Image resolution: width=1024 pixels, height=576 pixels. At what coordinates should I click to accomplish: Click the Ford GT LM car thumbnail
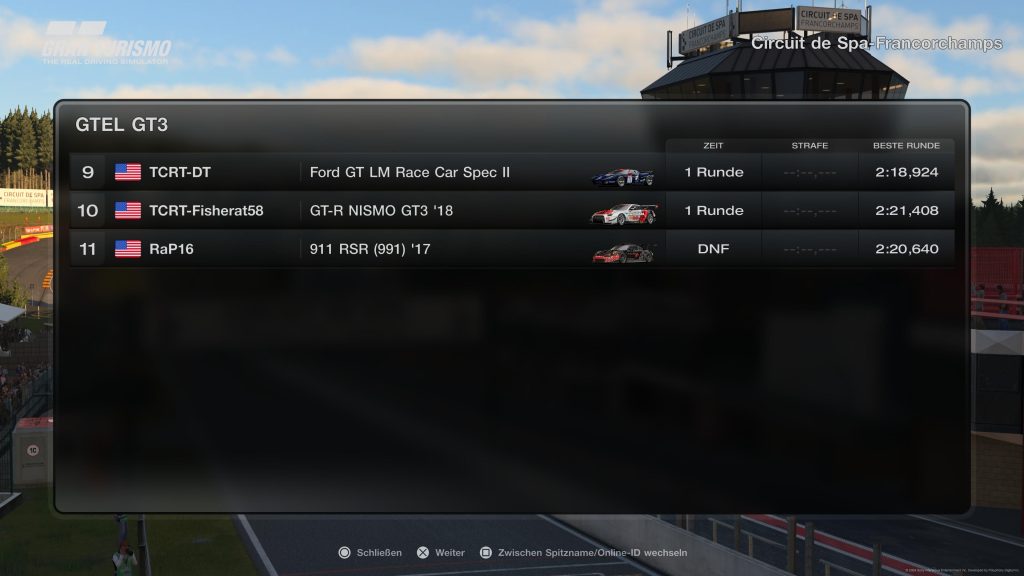pos(622,176)
